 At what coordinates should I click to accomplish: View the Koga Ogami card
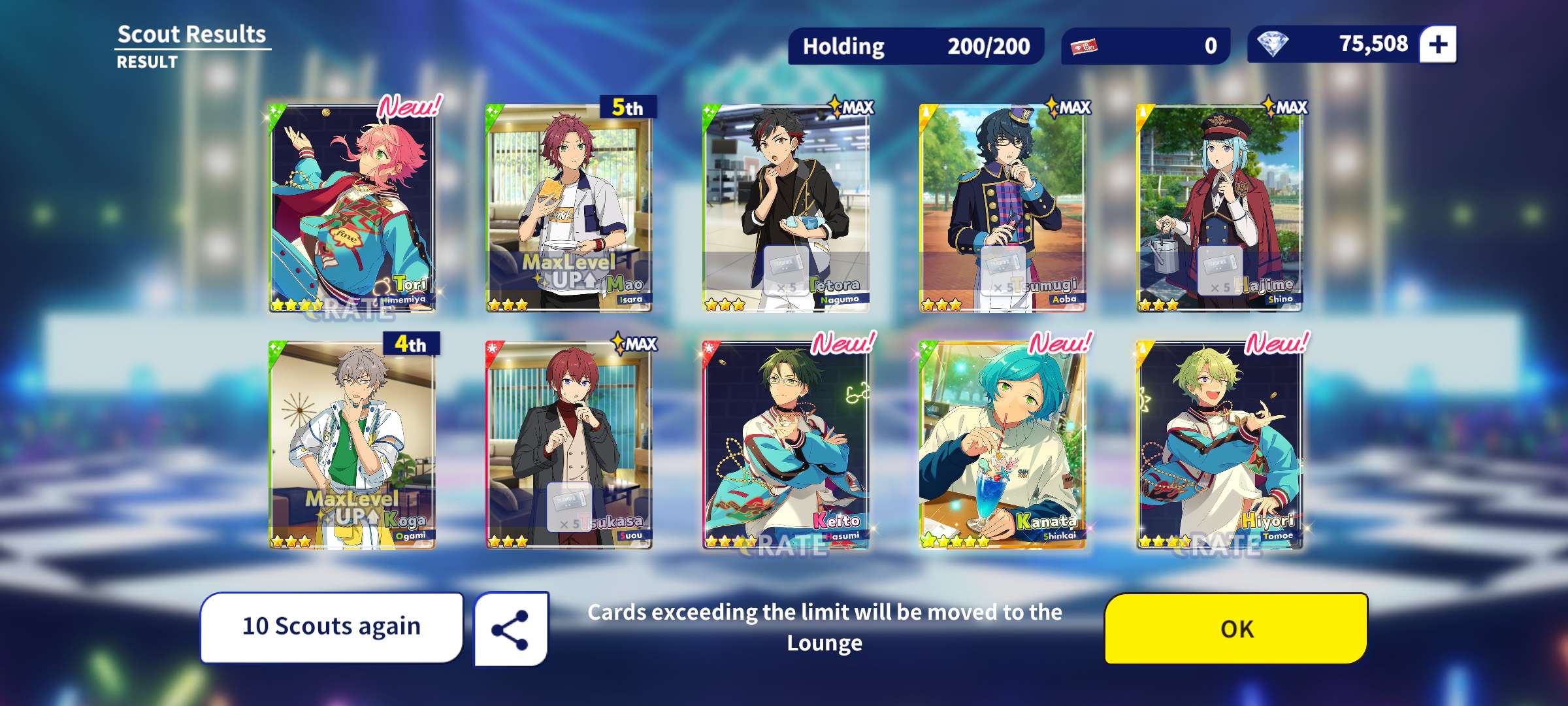coord(352,445)
